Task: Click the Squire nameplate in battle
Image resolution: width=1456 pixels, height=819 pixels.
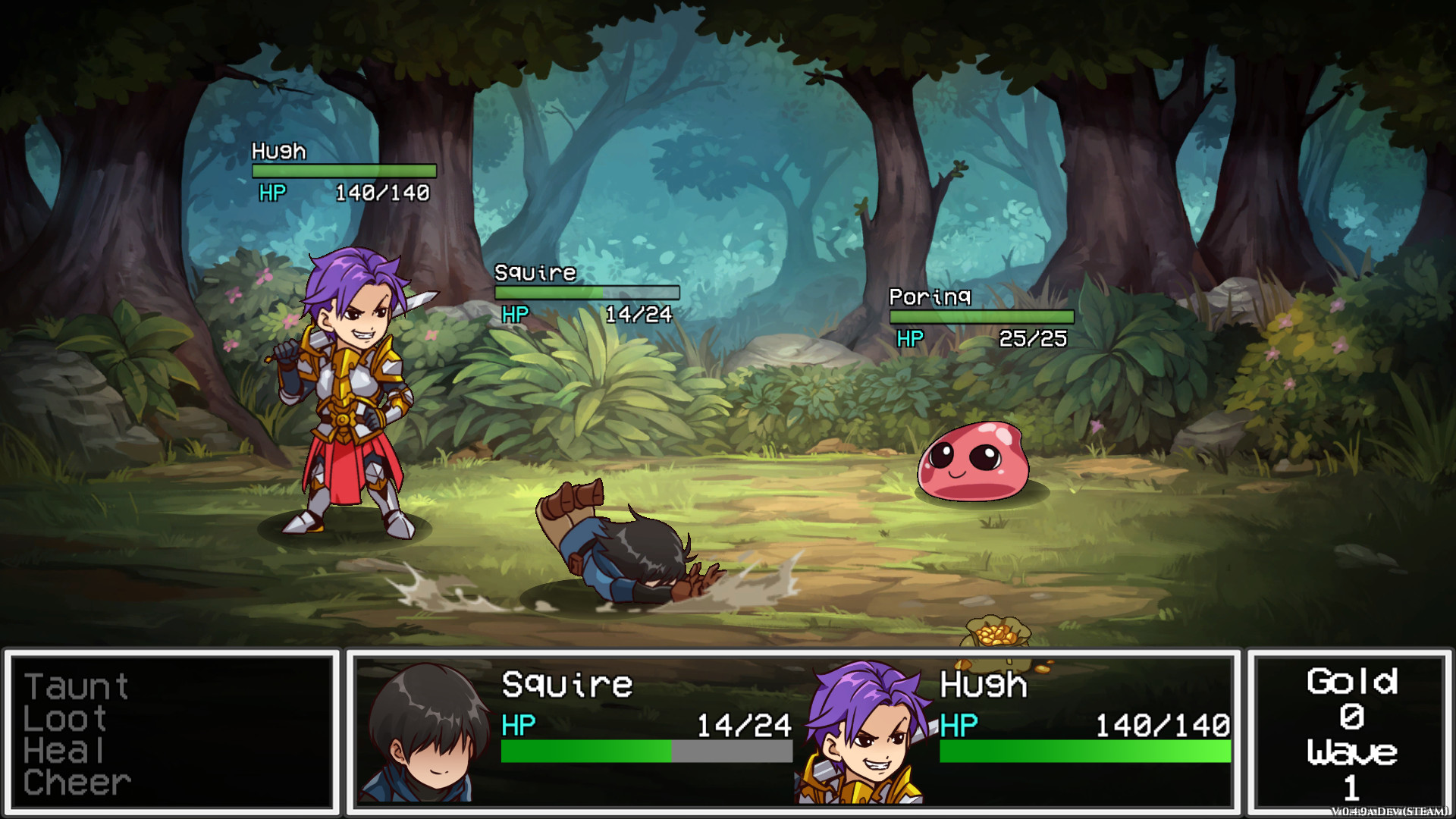Action: 535,273
